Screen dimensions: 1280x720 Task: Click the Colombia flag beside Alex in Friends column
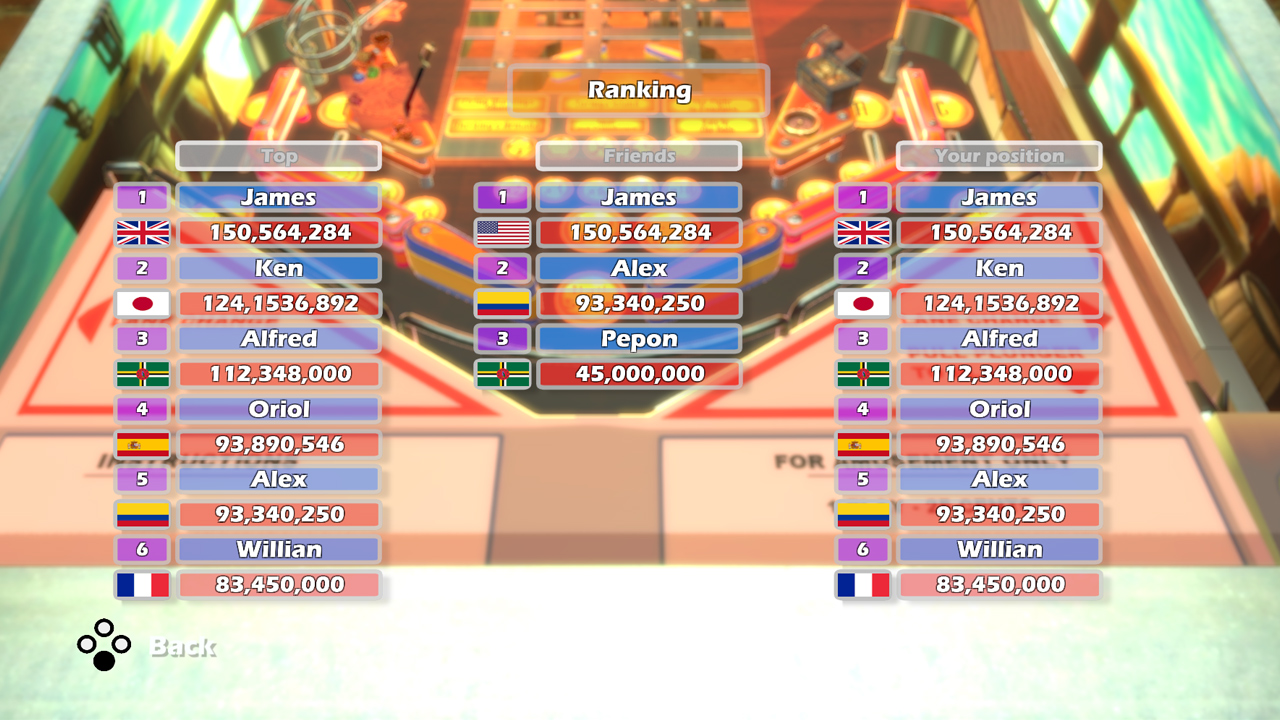click(x=502, y=303)
